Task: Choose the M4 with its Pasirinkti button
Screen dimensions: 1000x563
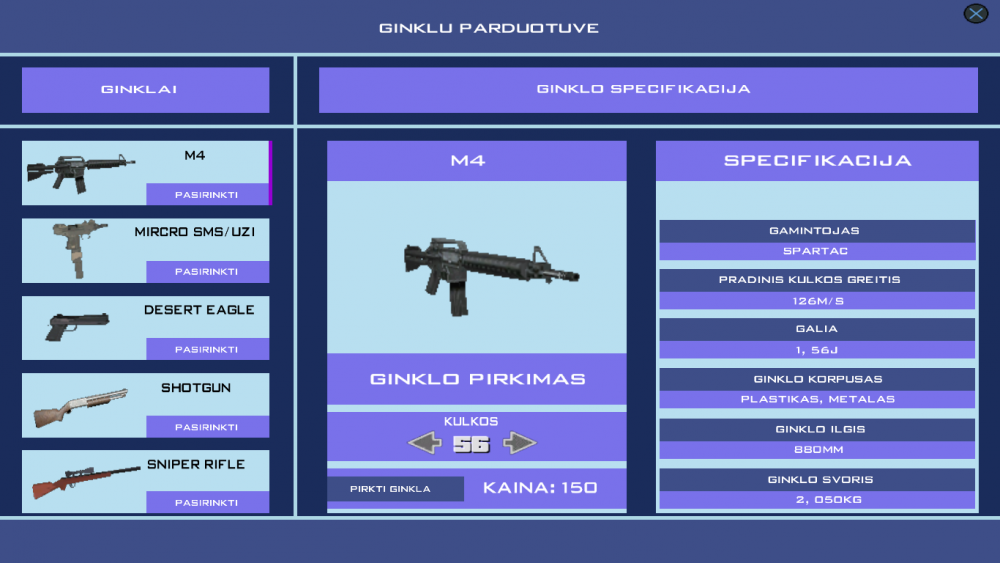Action: pos(207,194)
